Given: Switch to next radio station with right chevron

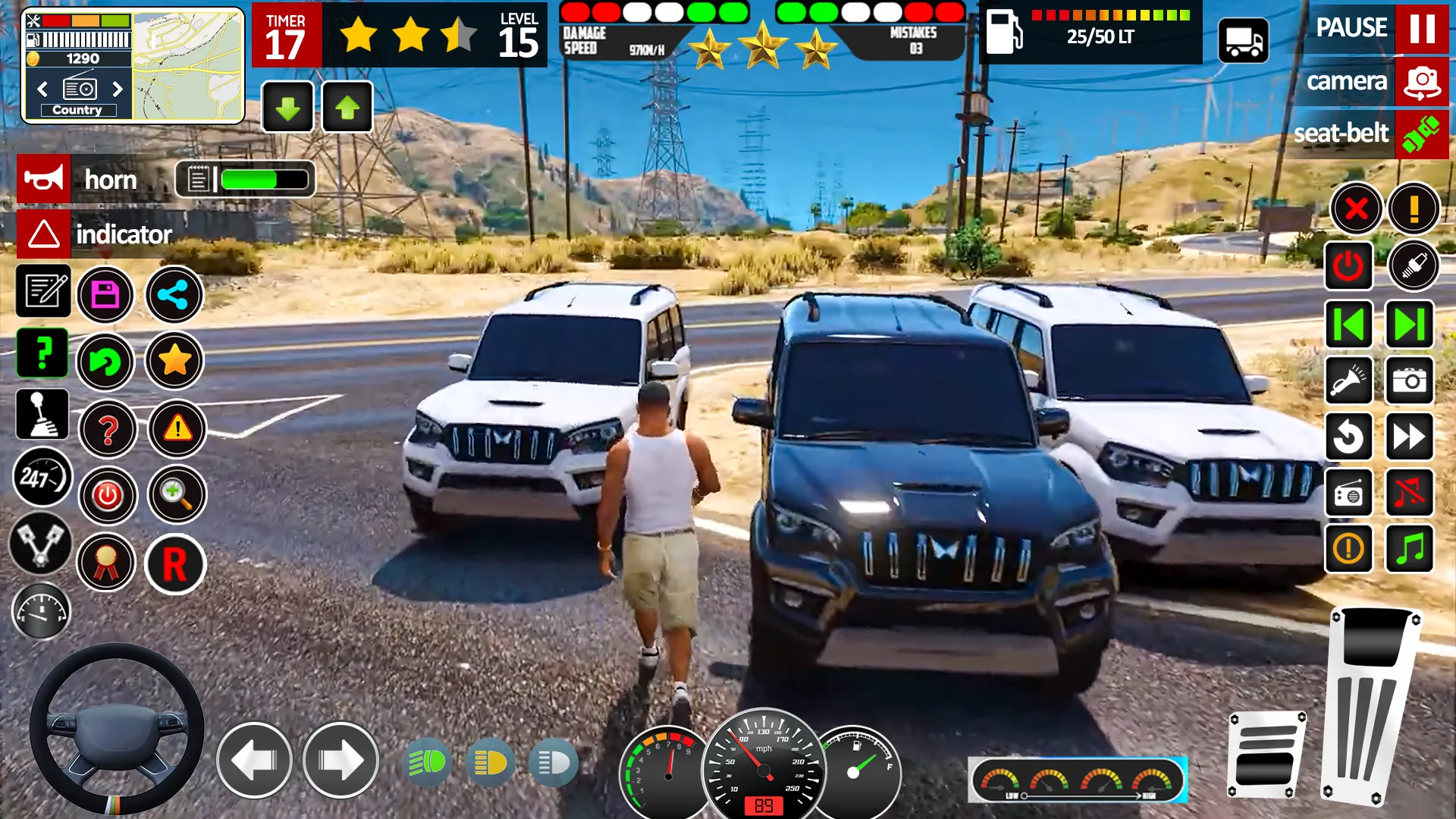Looking at the screenshot, I should (x=118, y=89).
